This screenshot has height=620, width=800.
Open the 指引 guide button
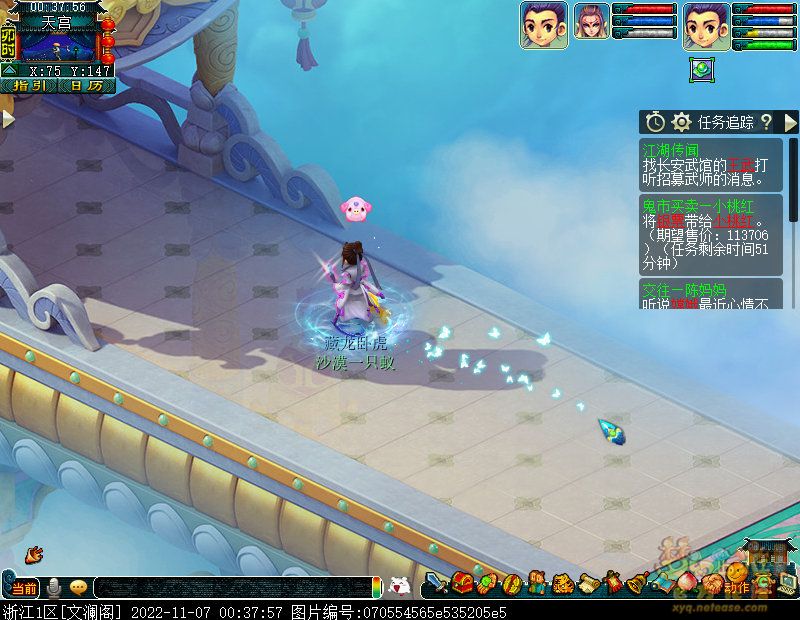(x=28, y=86)
